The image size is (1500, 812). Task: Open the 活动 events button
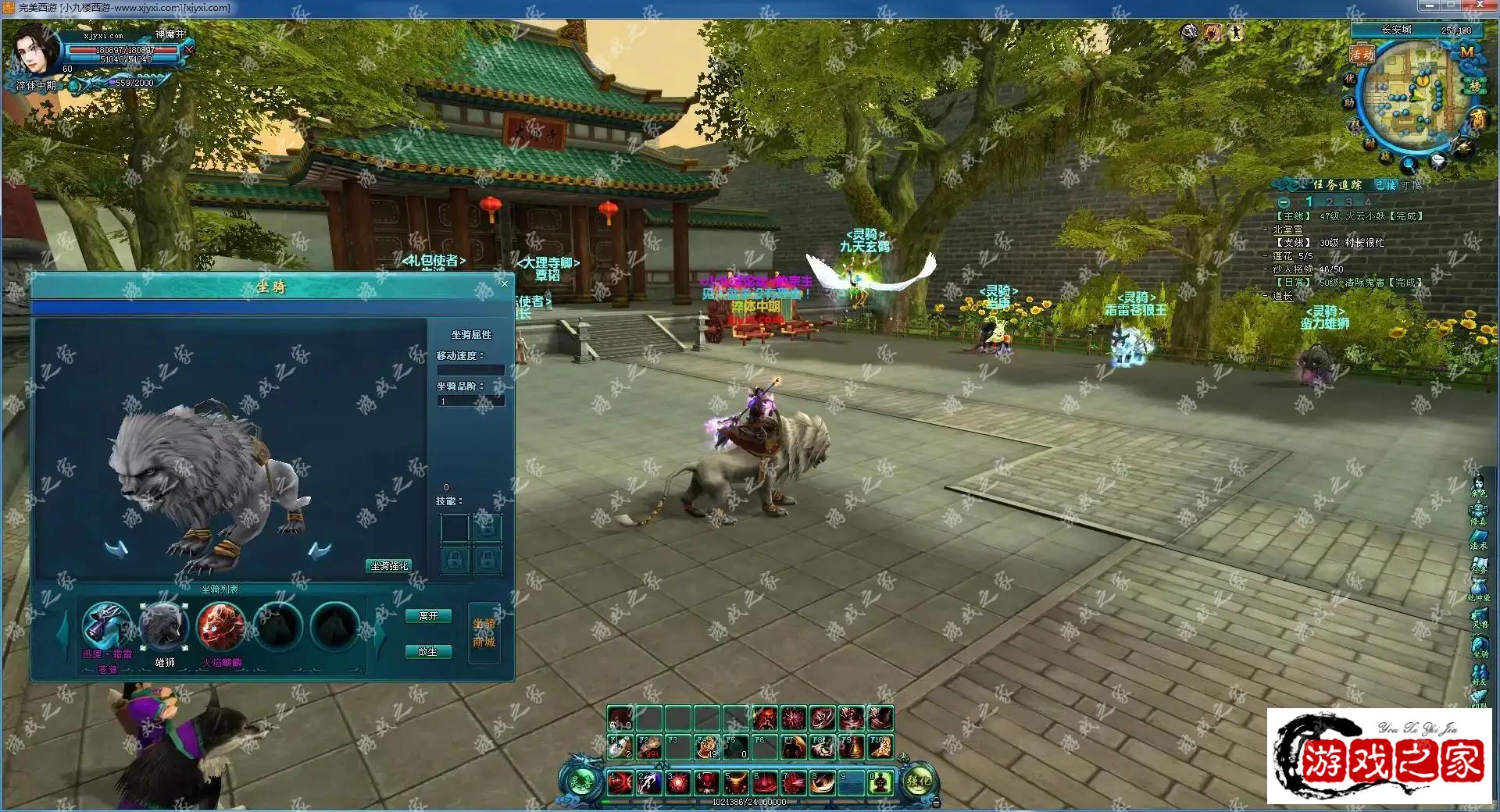[1362, 55]
